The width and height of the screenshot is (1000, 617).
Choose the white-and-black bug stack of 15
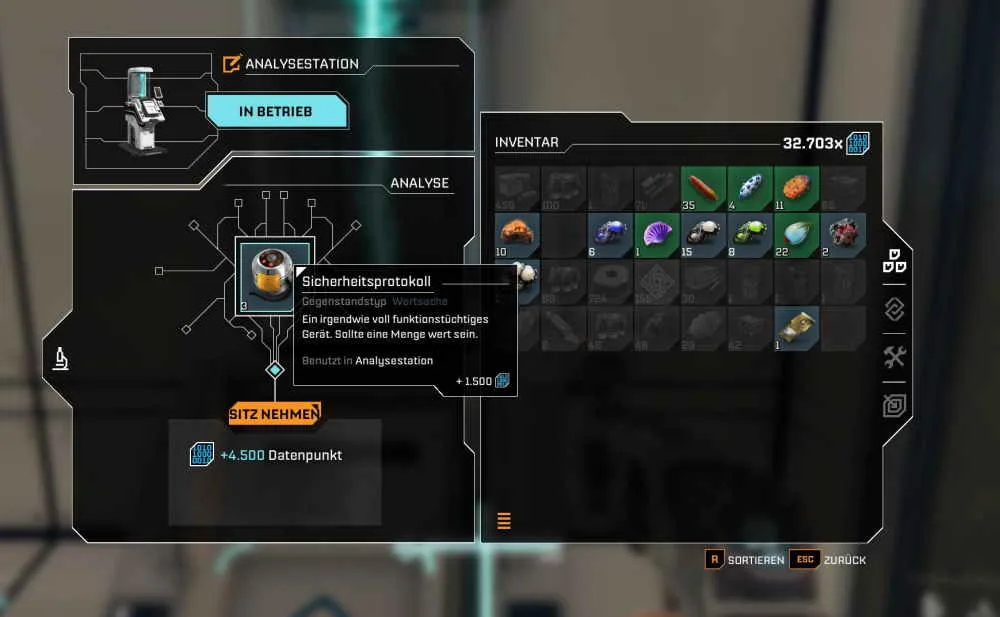coord(703,233)
